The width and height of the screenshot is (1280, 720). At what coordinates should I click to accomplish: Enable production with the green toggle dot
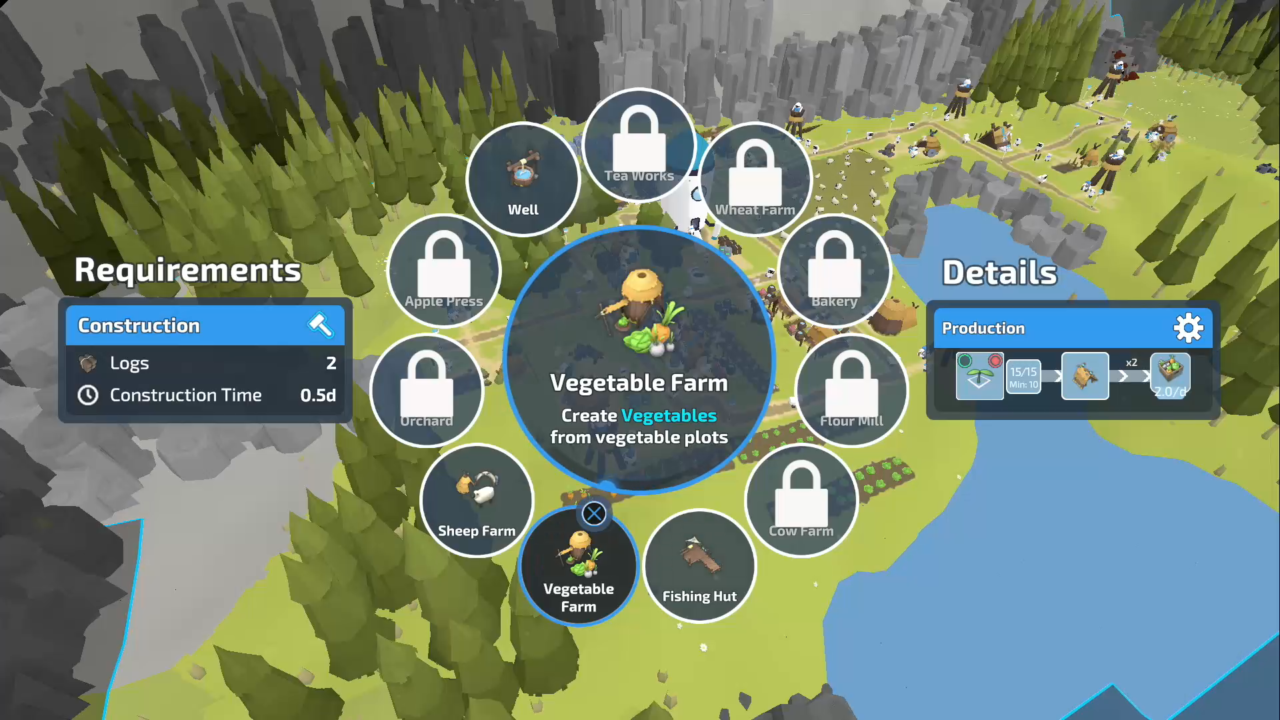click(964, 360)
